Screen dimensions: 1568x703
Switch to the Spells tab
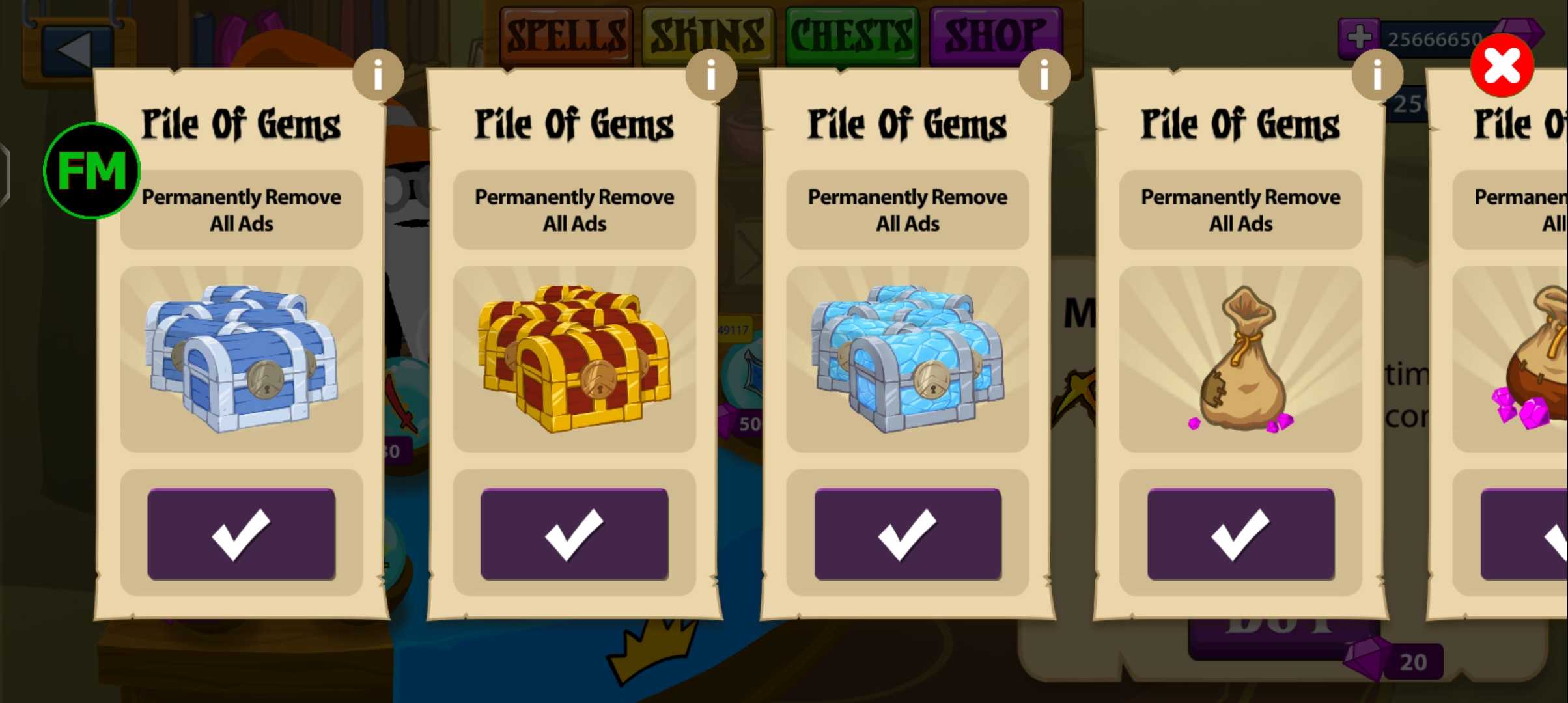[x=565, y=34]
